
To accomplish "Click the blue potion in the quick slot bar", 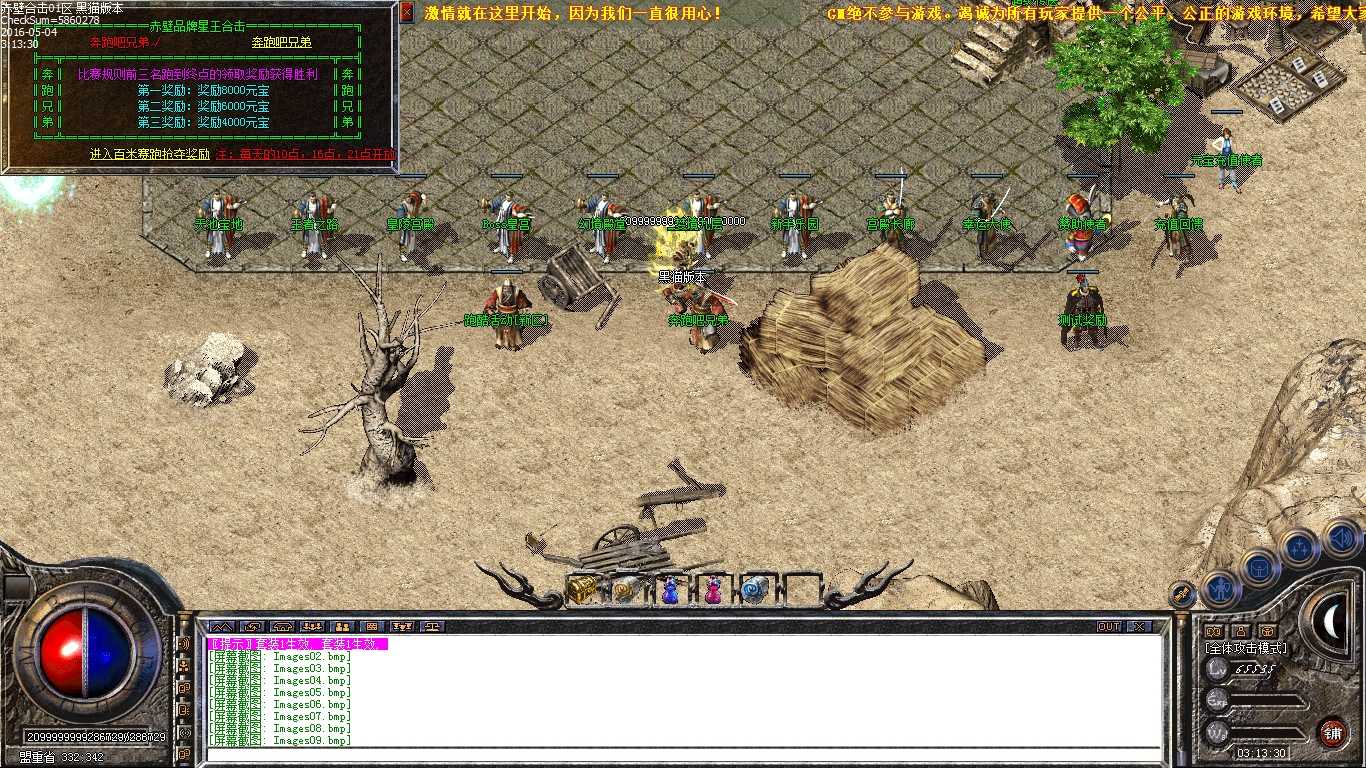I will click(670, 590).
